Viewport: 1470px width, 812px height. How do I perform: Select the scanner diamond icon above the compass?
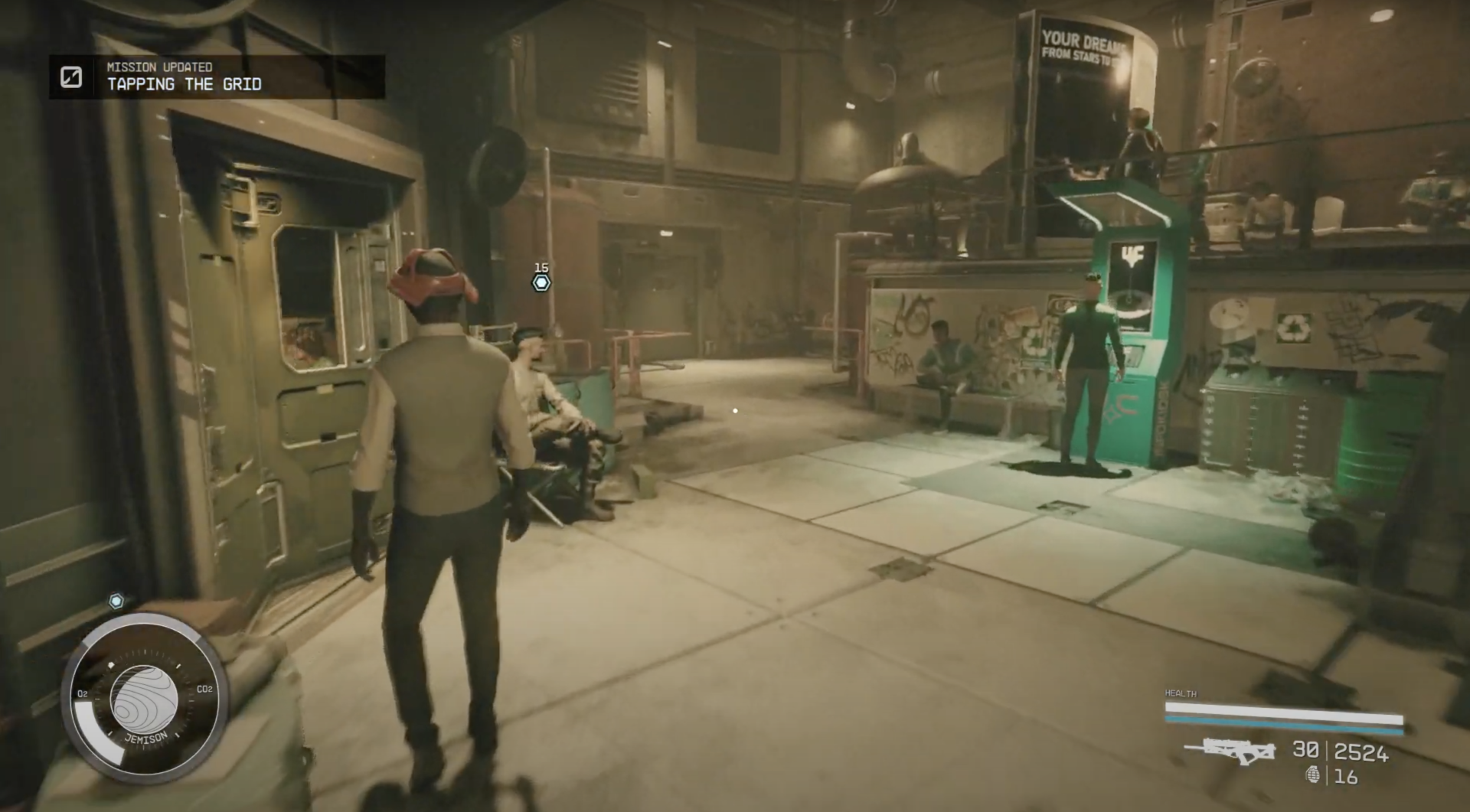116,602
